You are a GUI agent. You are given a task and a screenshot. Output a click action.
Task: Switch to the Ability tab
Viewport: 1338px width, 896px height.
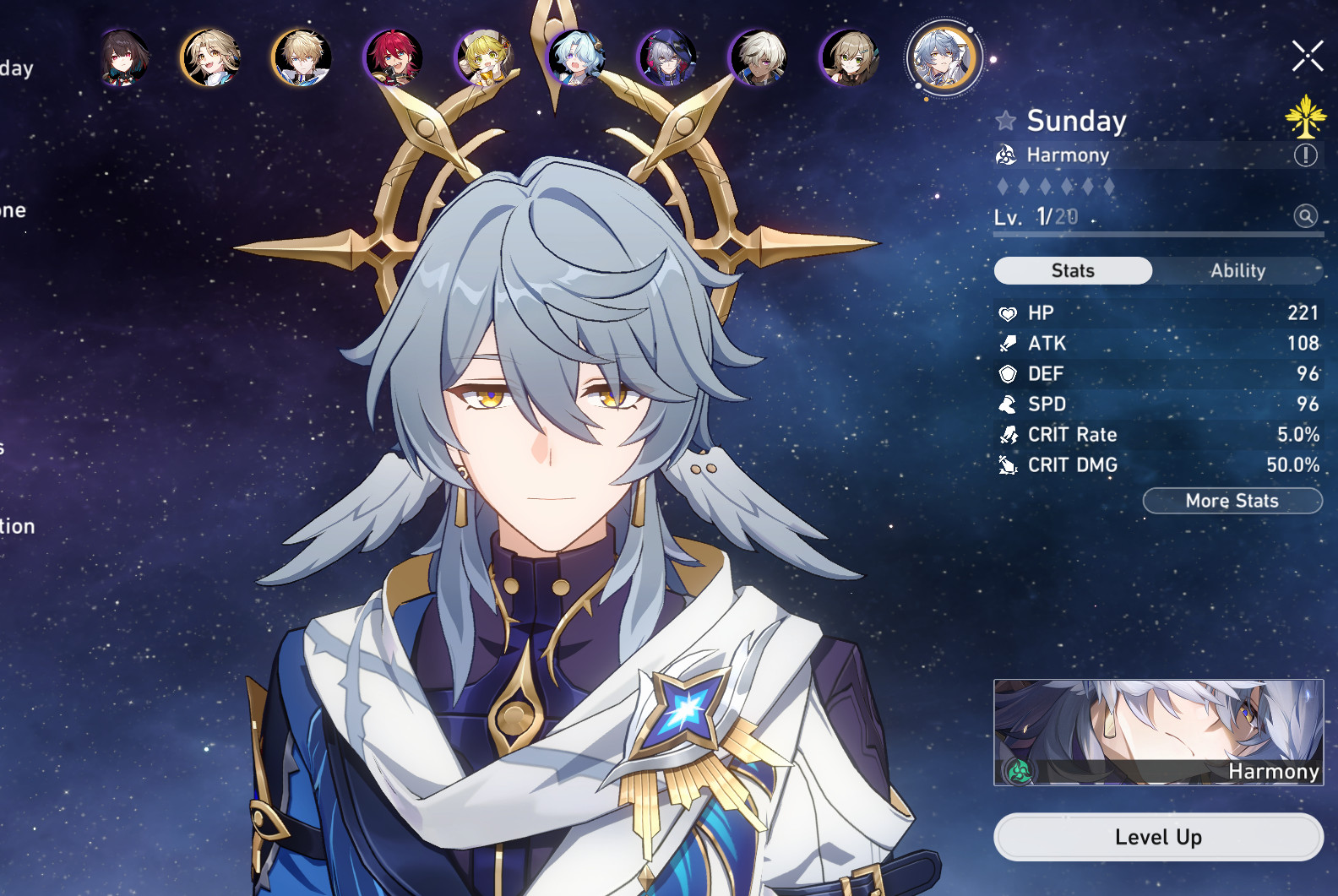[1237, 271]
